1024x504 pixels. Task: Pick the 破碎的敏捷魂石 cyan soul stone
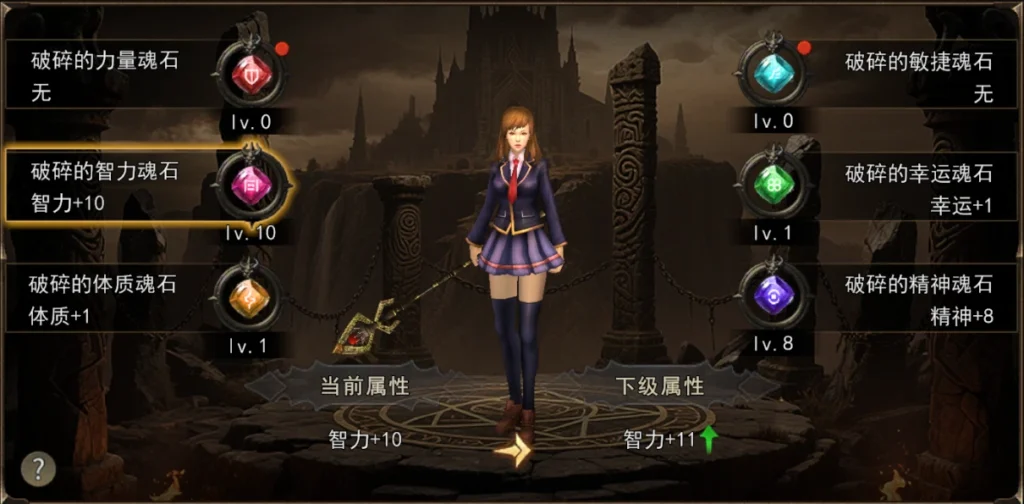point(772,73)
